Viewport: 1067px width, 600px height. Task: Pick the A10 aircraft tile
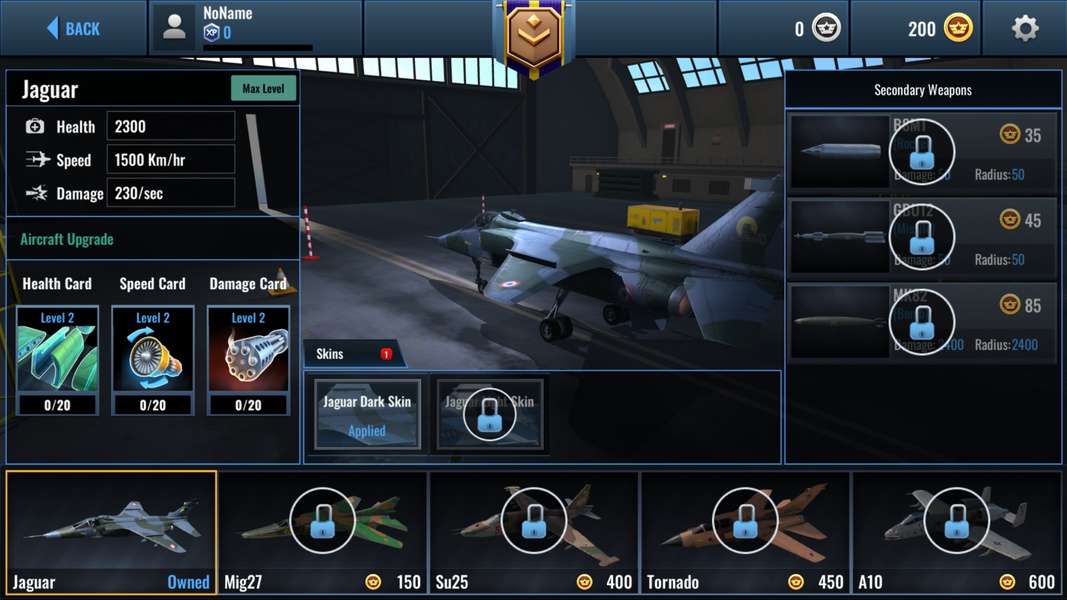pos(956,533)
